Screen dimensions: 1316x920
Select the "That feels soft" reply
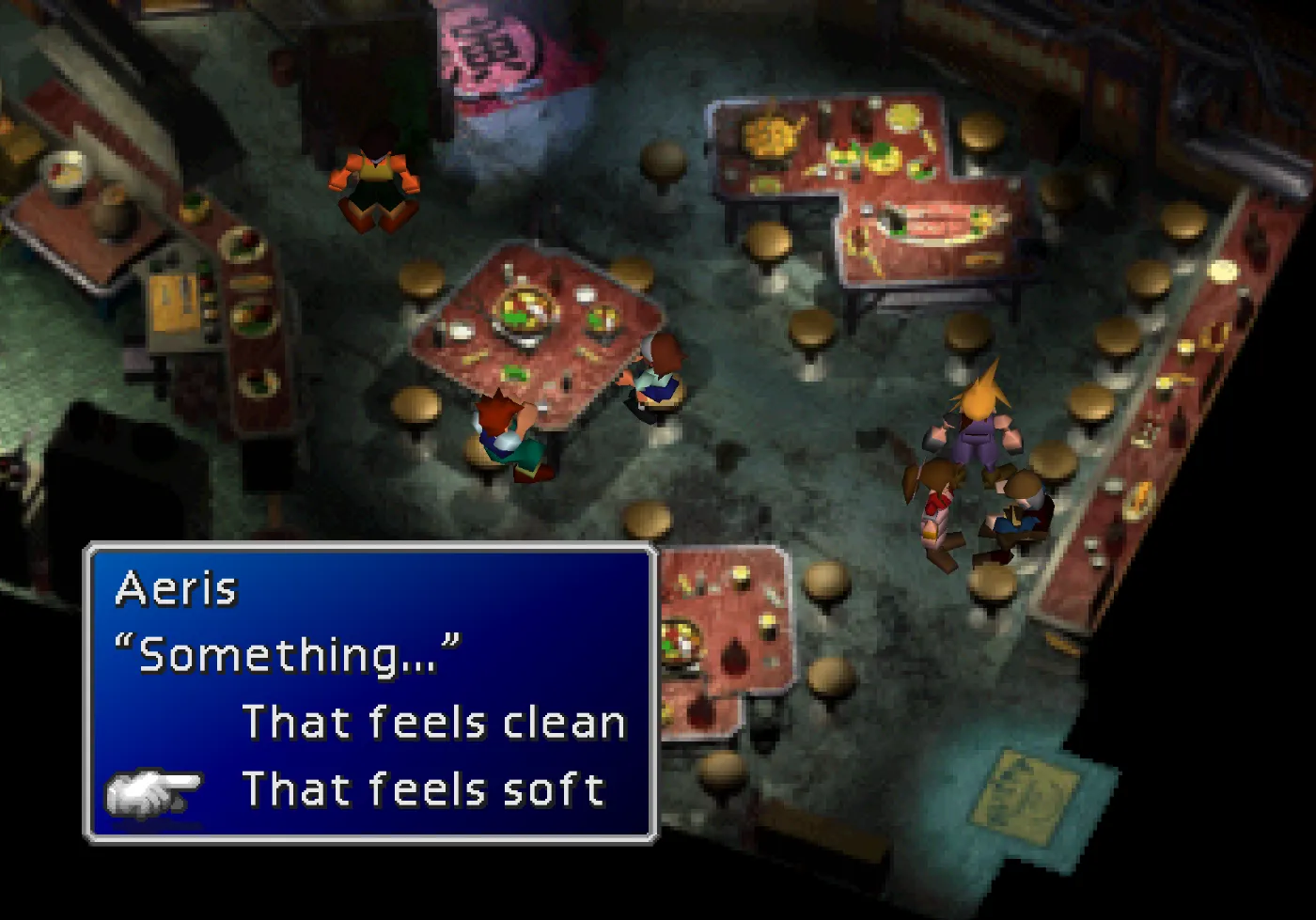tap(422, 789)
